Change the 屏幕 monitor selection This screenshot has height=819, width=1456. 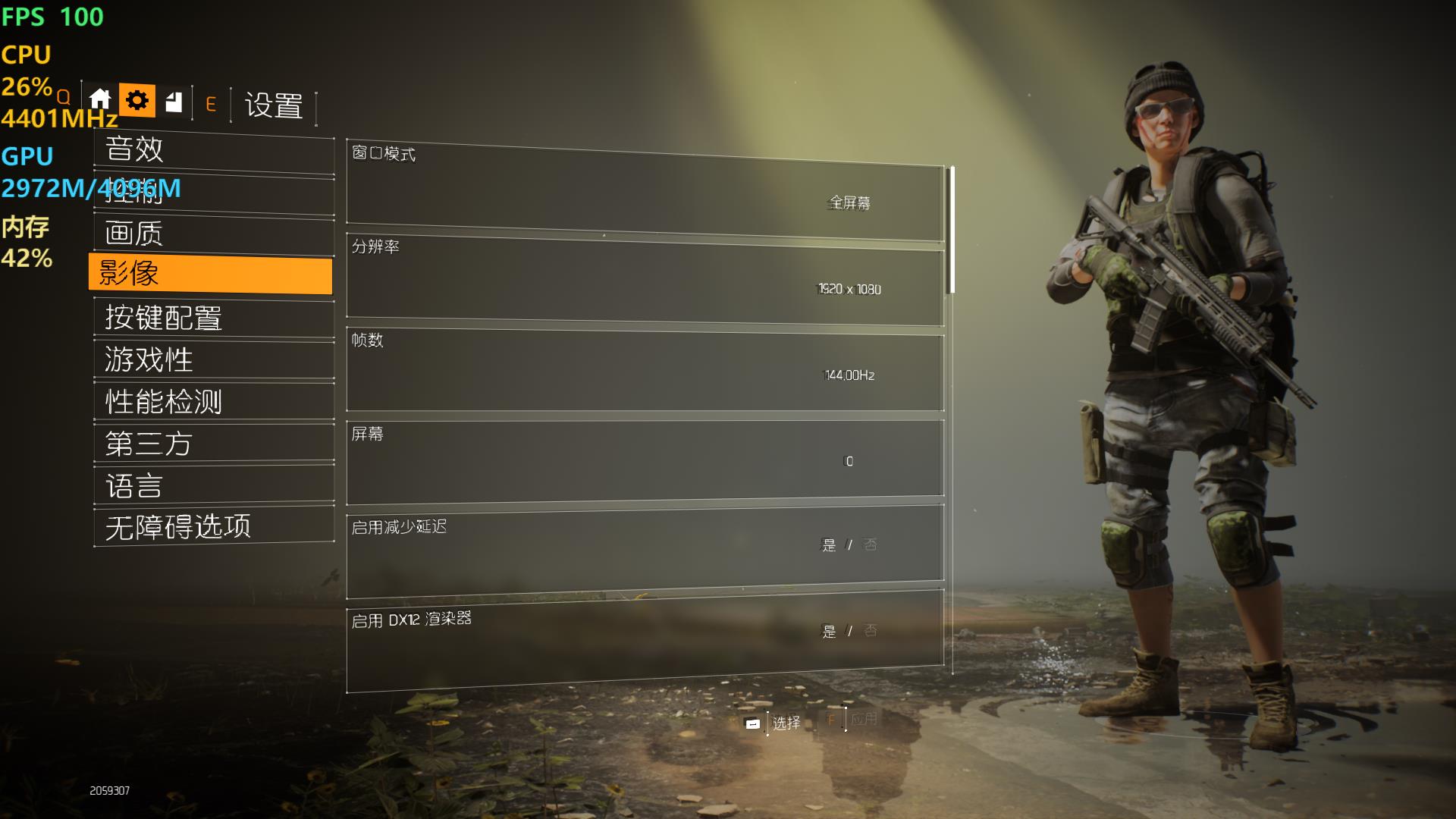pos(645,460)
